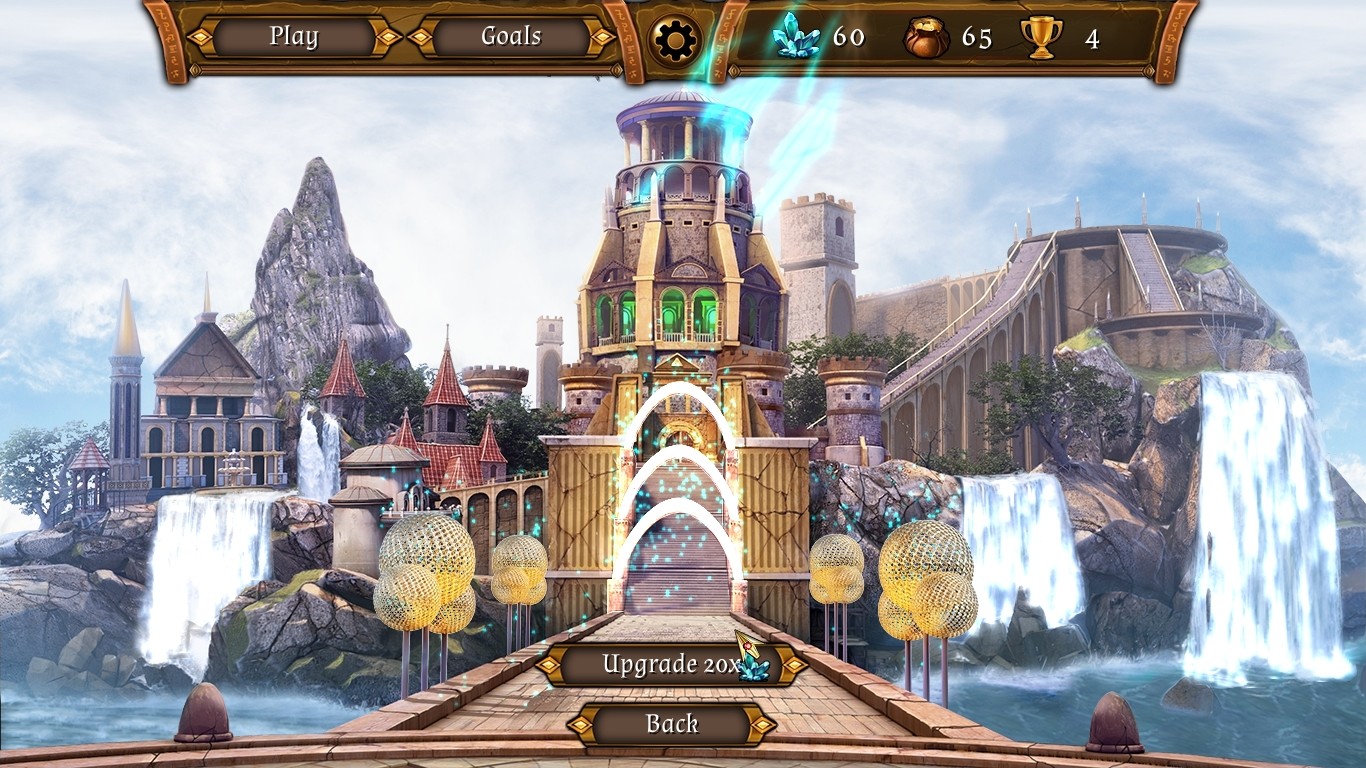Image resolution: width=1366 pixels, height=768 pixels.
Task: Open the Goals menu
Action: click(511, 38)
